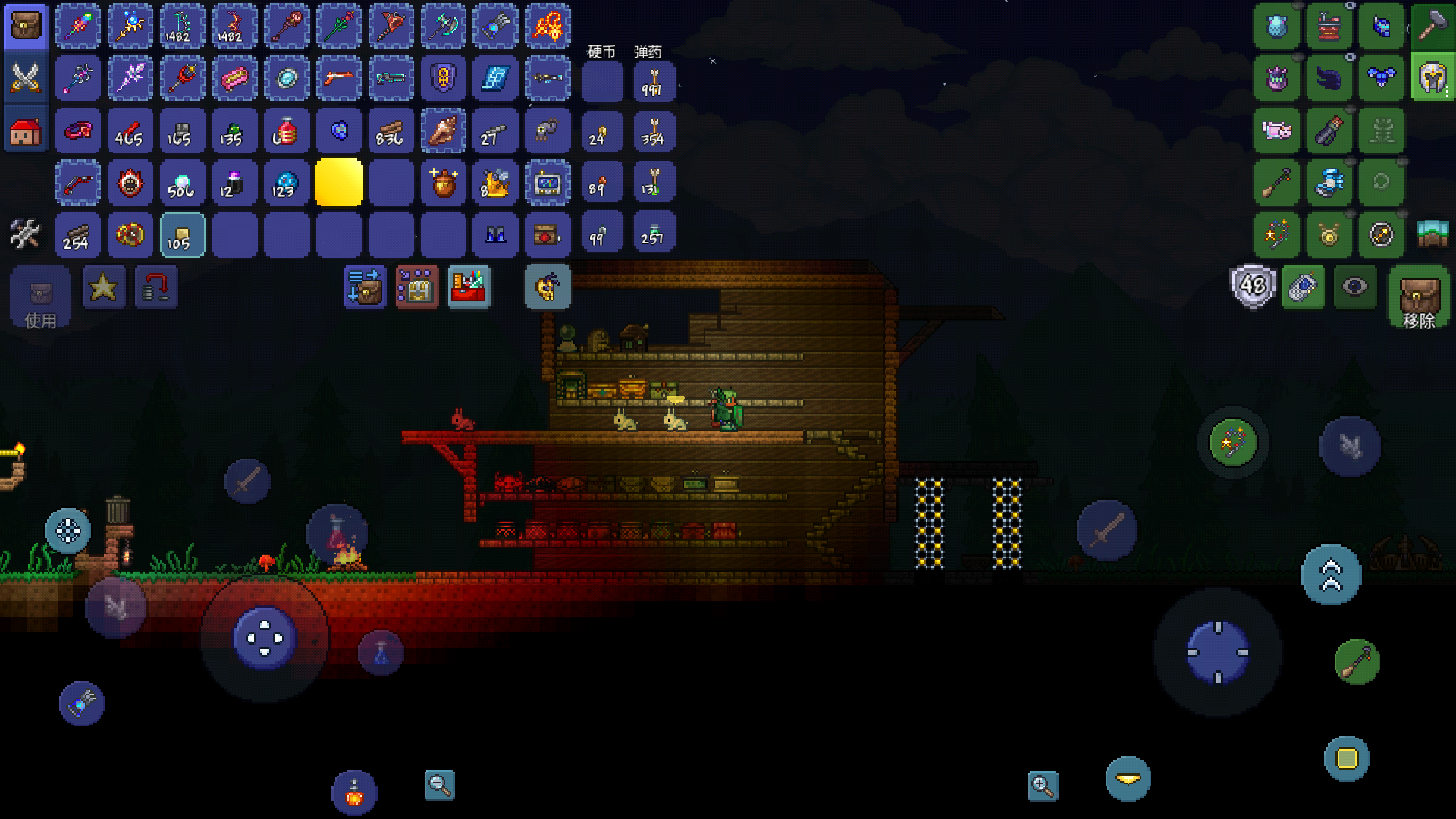Tap the 使用 use button
Viewport: 1456px width, 819px height.
(x=40, y=297)
